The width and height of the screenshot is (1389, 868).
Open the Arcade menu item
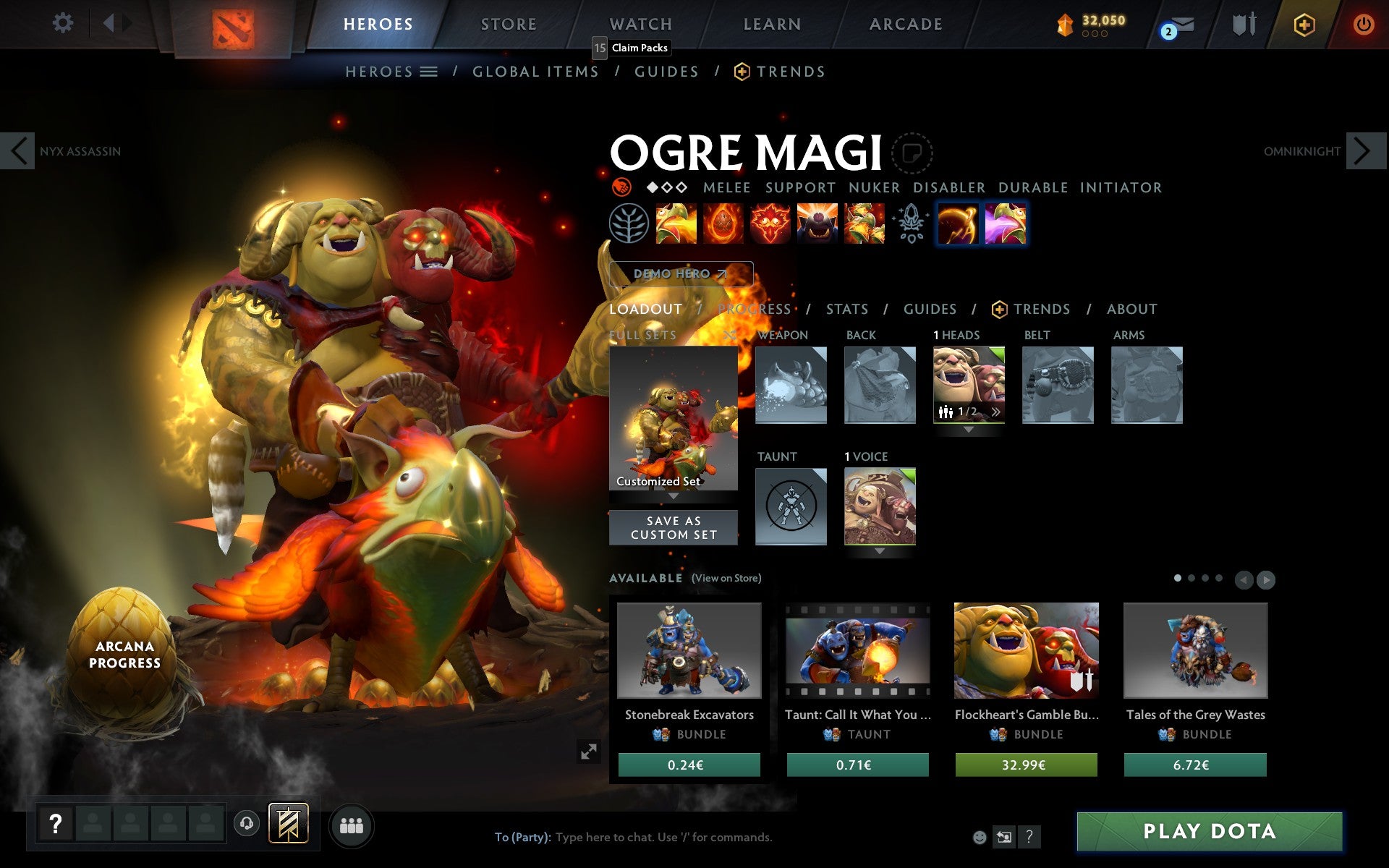[x=904, y=23]
